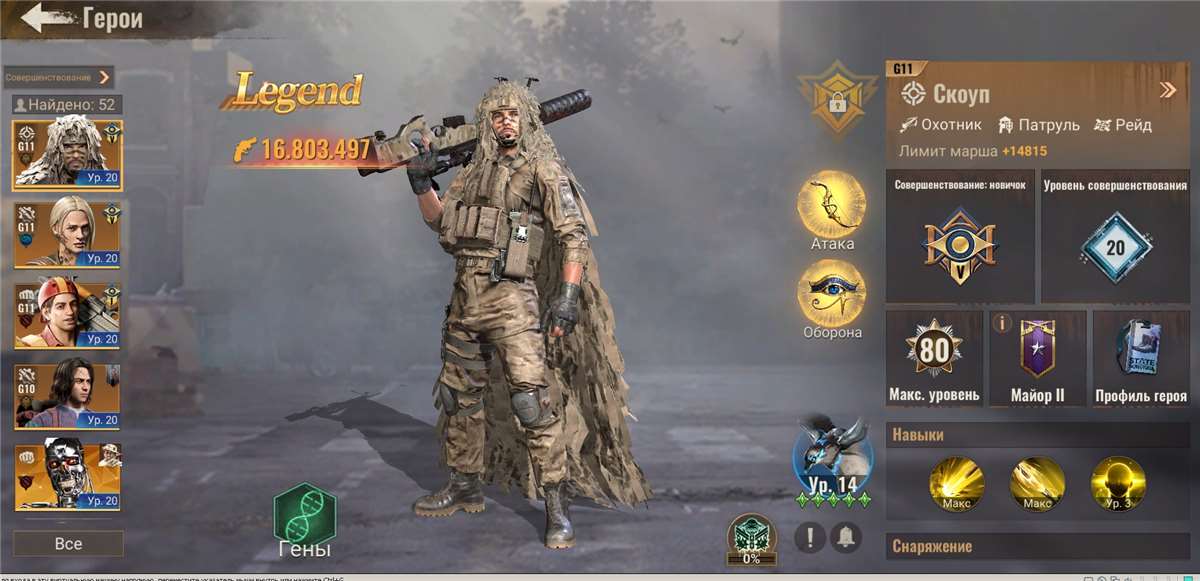Open Уровень совершенствования panel
The width and height of the screenshot is (1200, 581).
[x=1115, y=237]
